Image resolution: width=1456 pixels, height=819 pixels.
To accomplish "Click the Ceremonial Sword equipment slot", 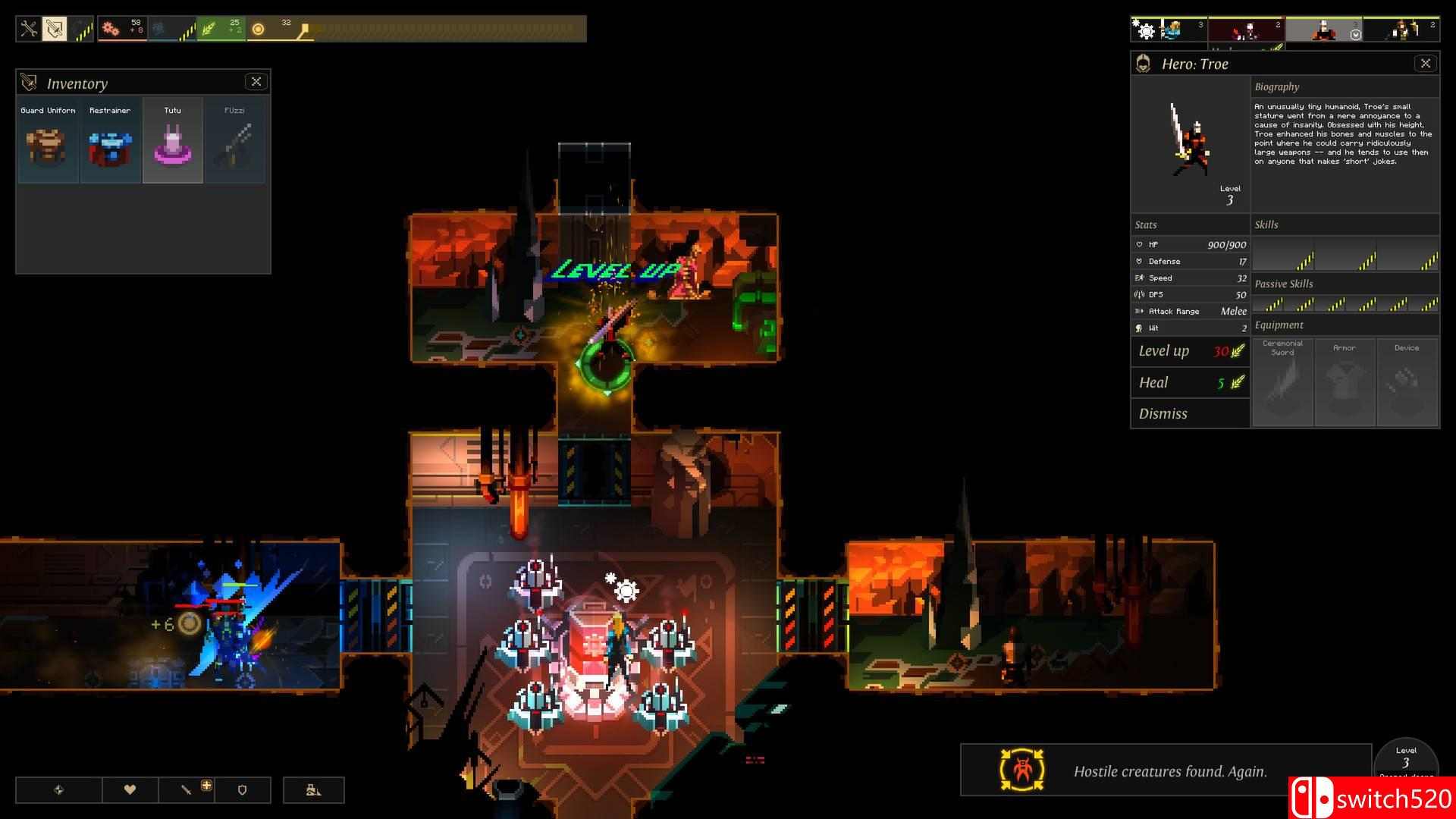I will coord(1282,381).
